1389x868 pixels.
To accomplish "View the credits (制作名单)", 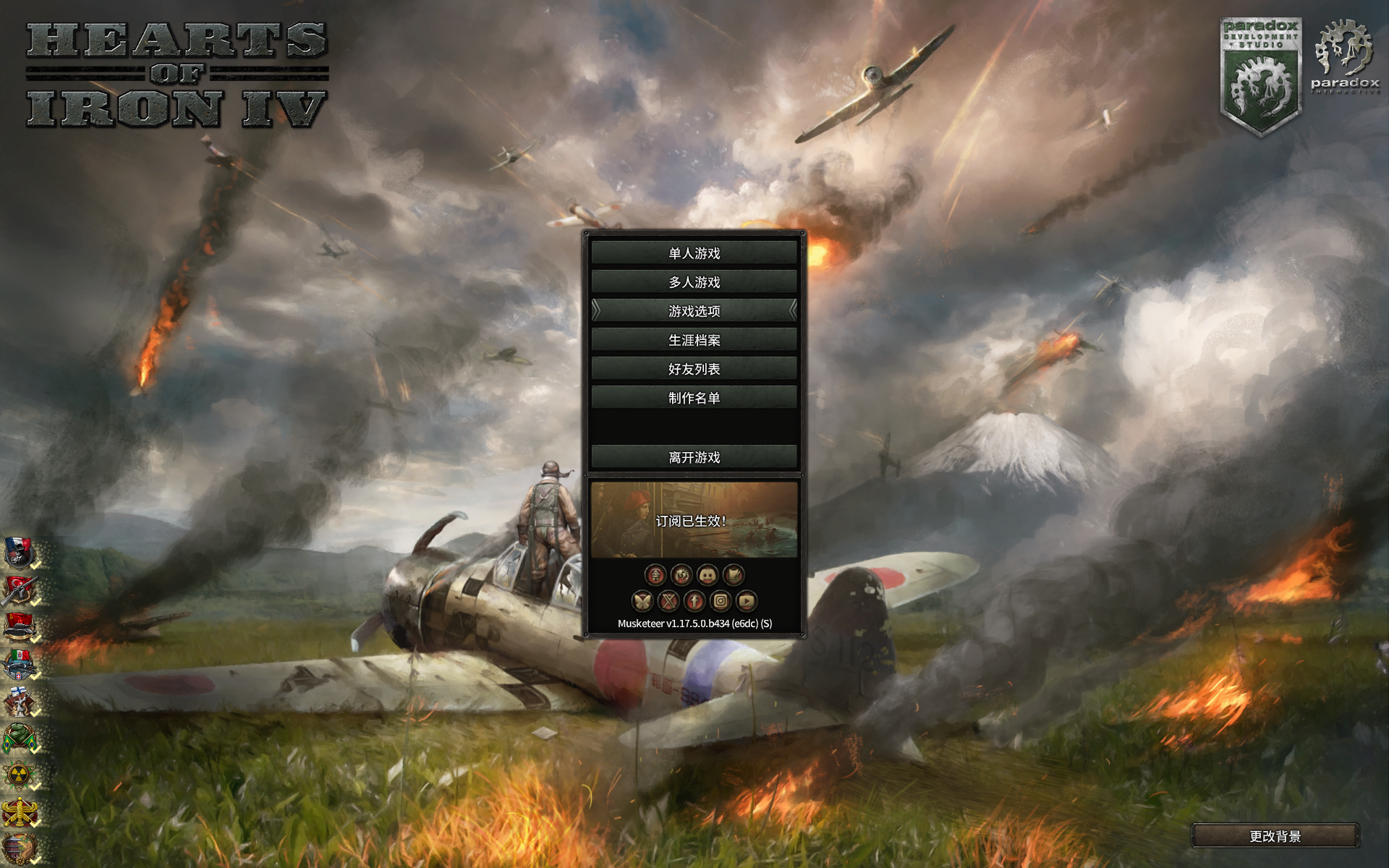I will 694,398.
